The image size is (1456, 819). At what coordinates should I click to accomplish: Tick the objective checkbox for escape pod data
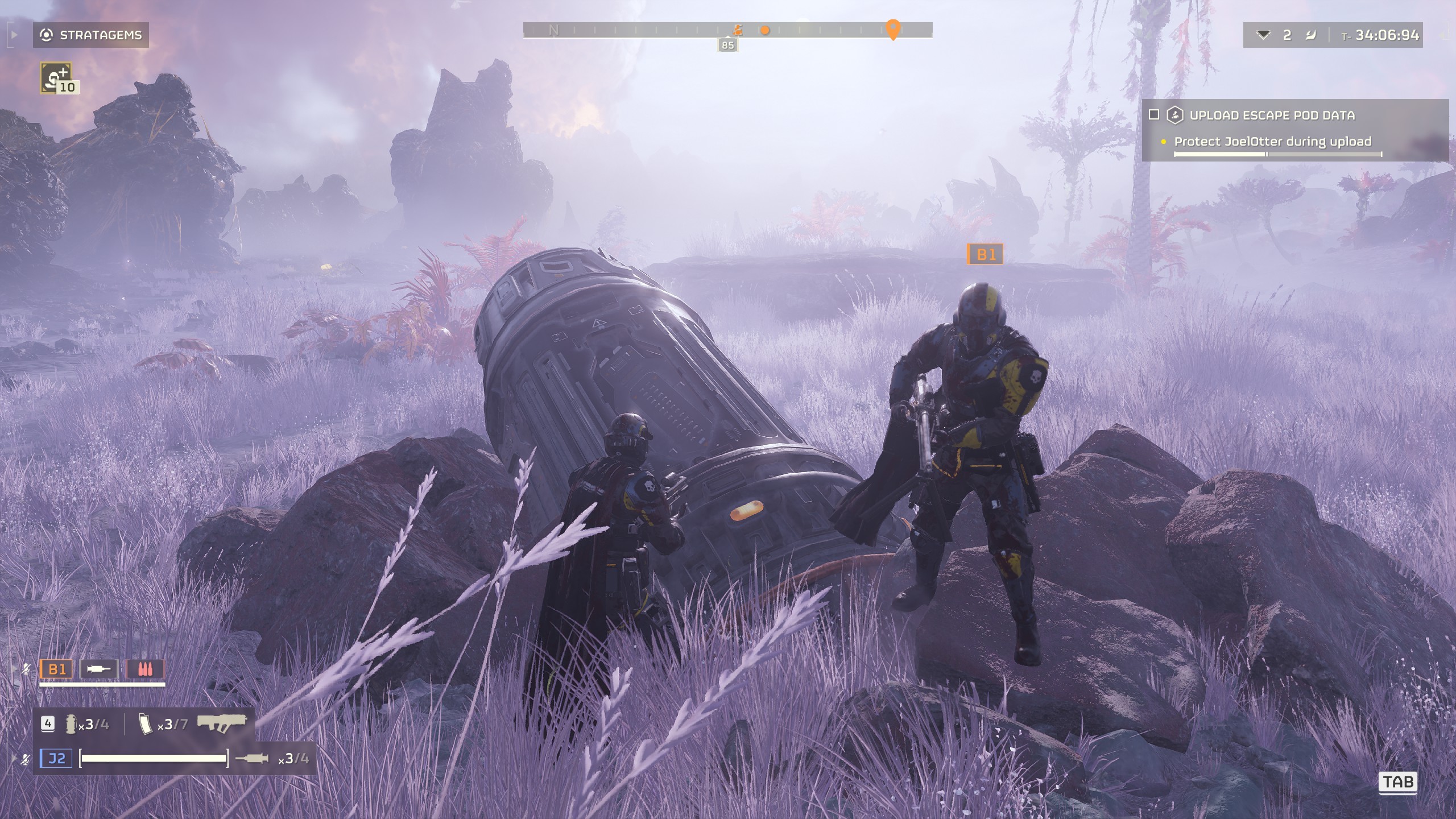click(1154, 115)
